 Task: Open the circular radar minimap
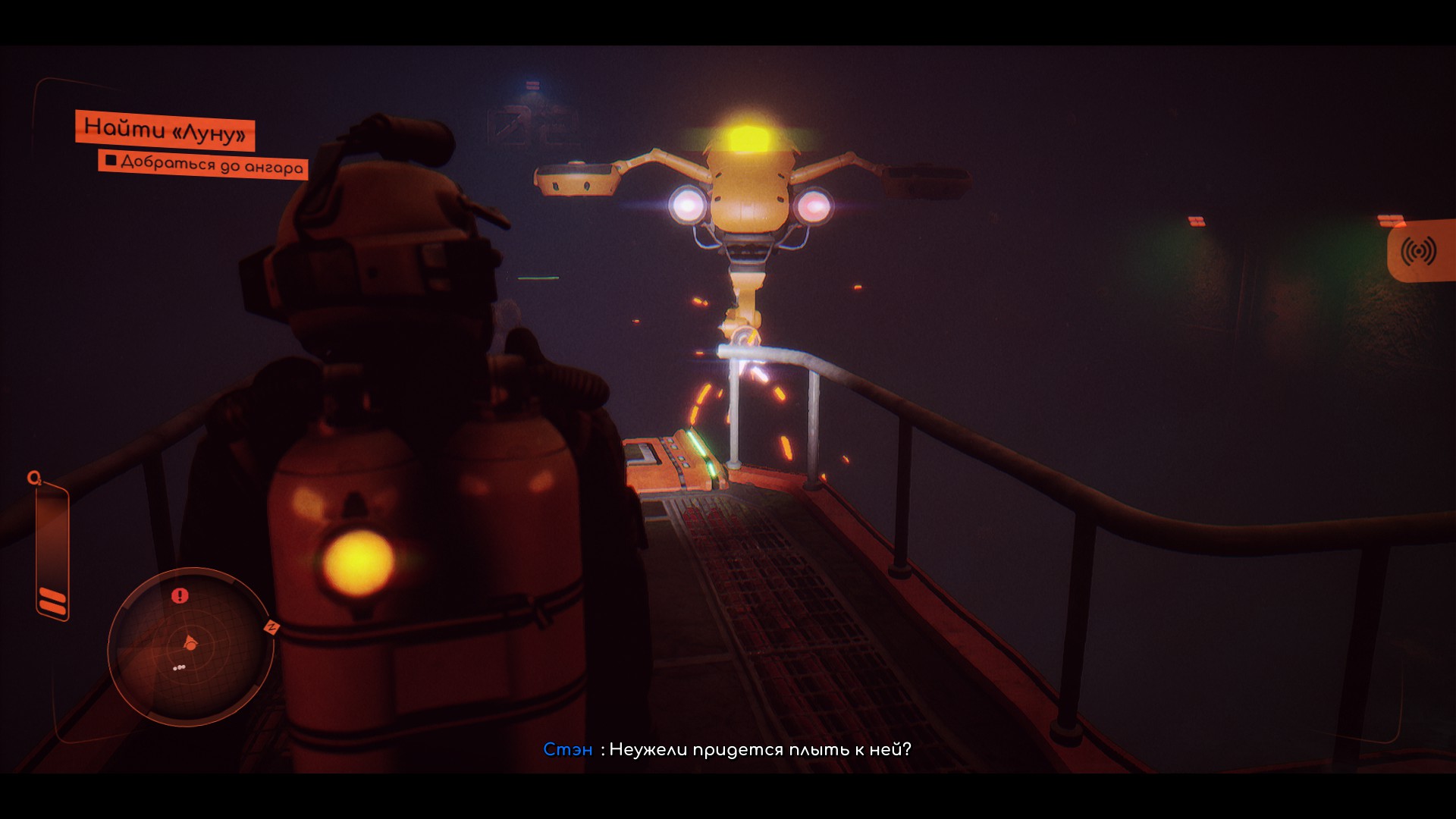click(x=190, y=646)
